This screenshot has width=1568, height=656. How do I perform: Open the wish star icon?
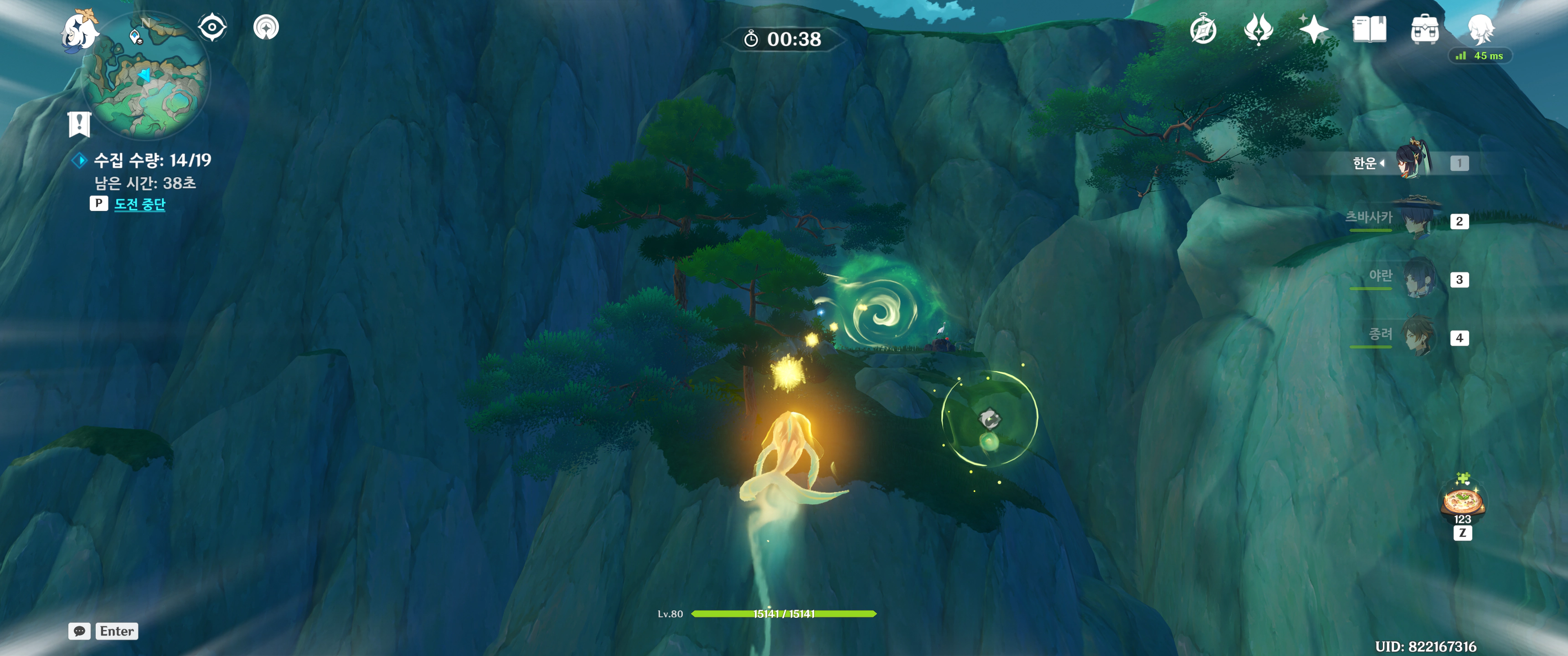click(x=1314, y=29)
